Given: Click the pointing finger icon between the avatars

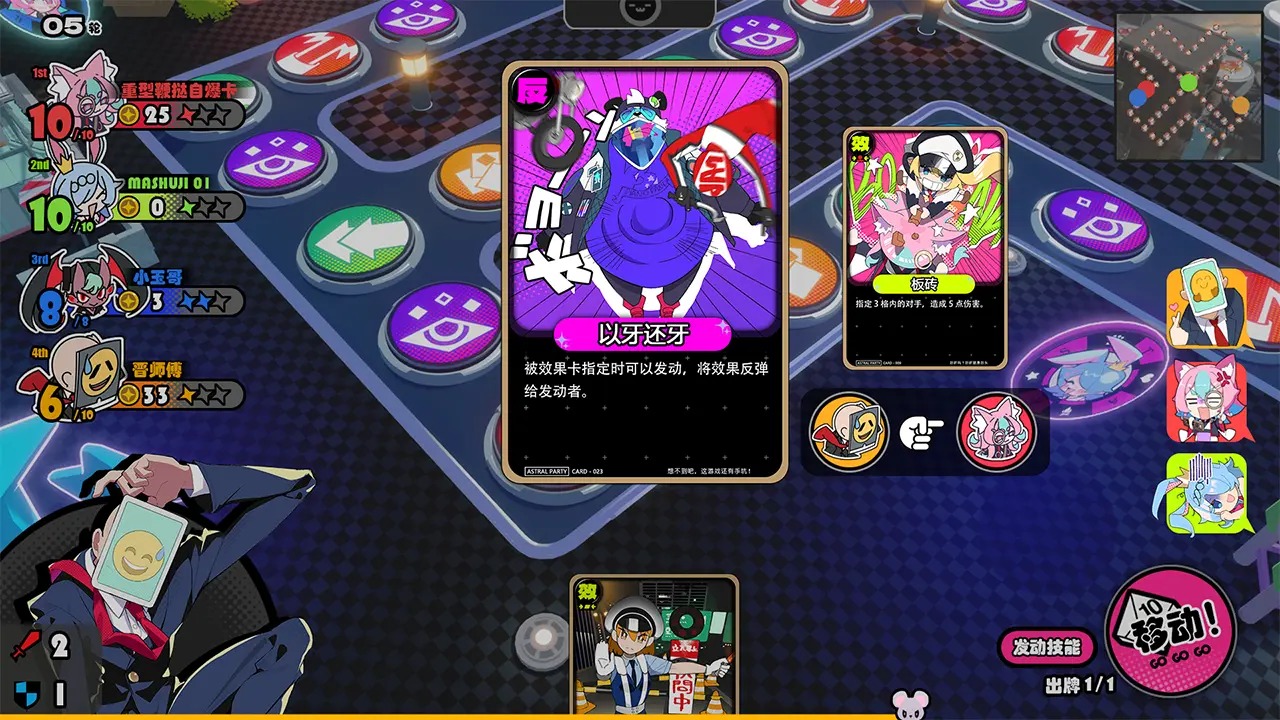Looking at the screenshot, I should click(921, 432).
